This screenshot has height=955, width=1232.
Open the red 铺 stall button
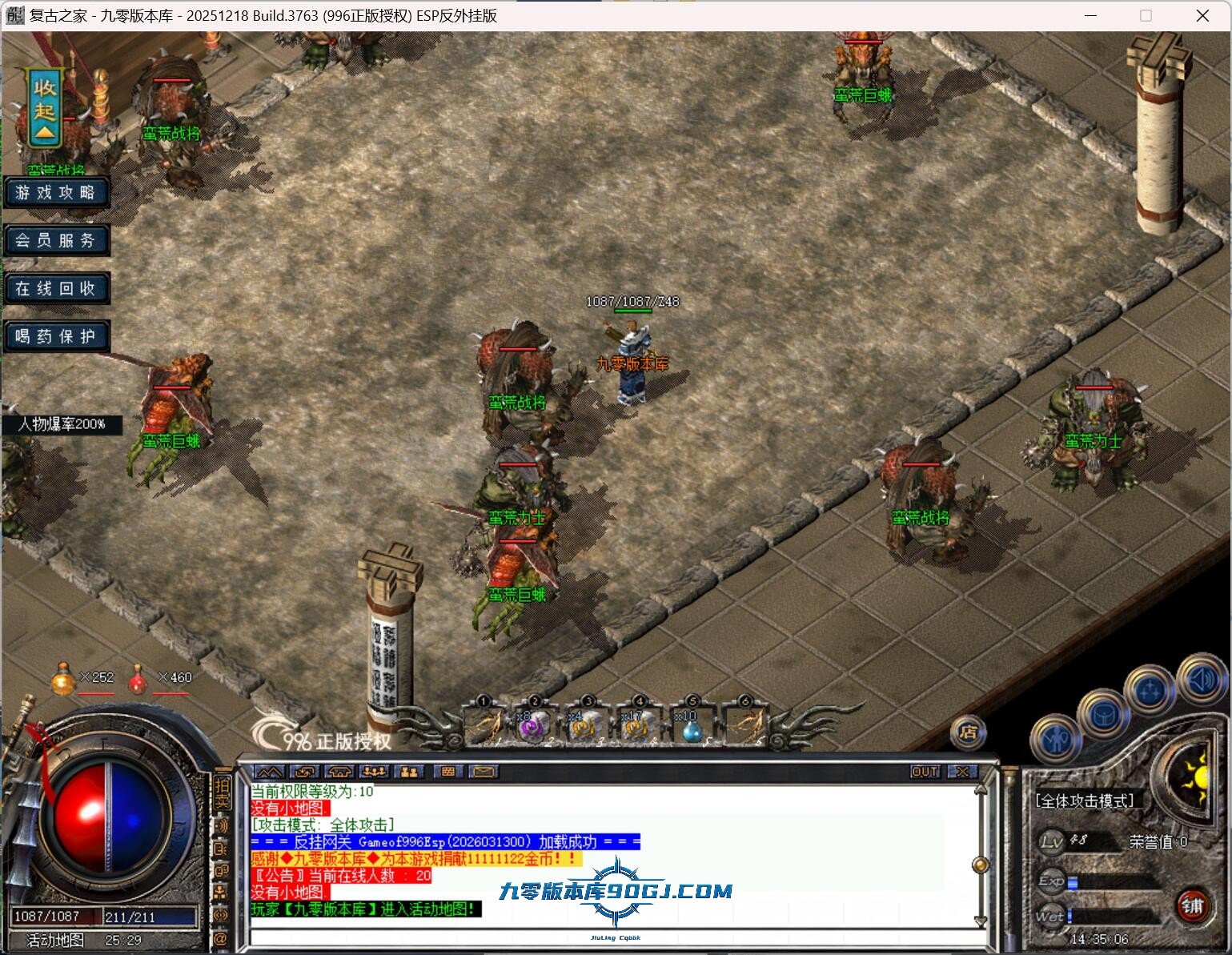(x=1192, y=906)
